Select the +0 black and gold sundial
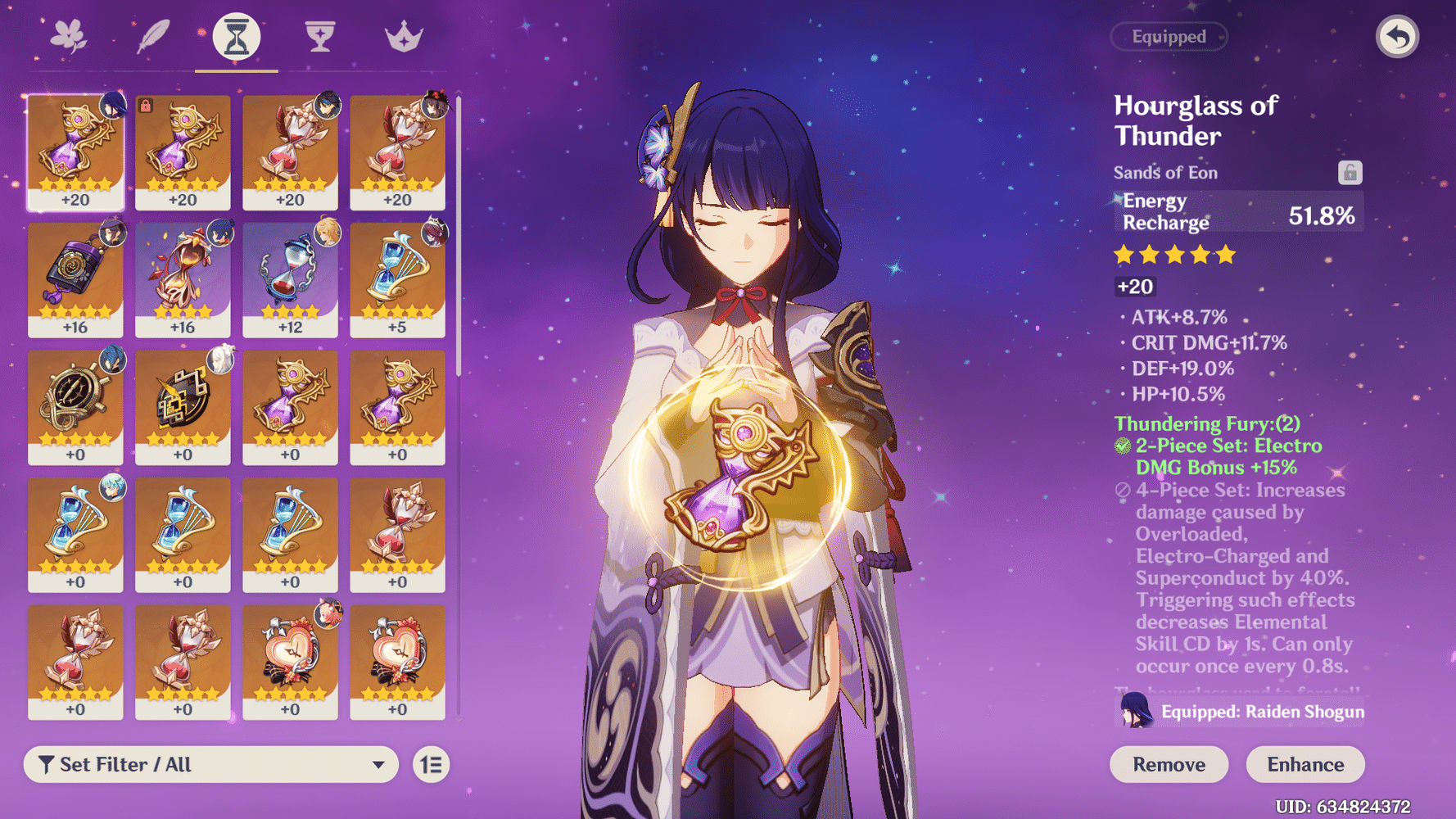 (183, 407)
